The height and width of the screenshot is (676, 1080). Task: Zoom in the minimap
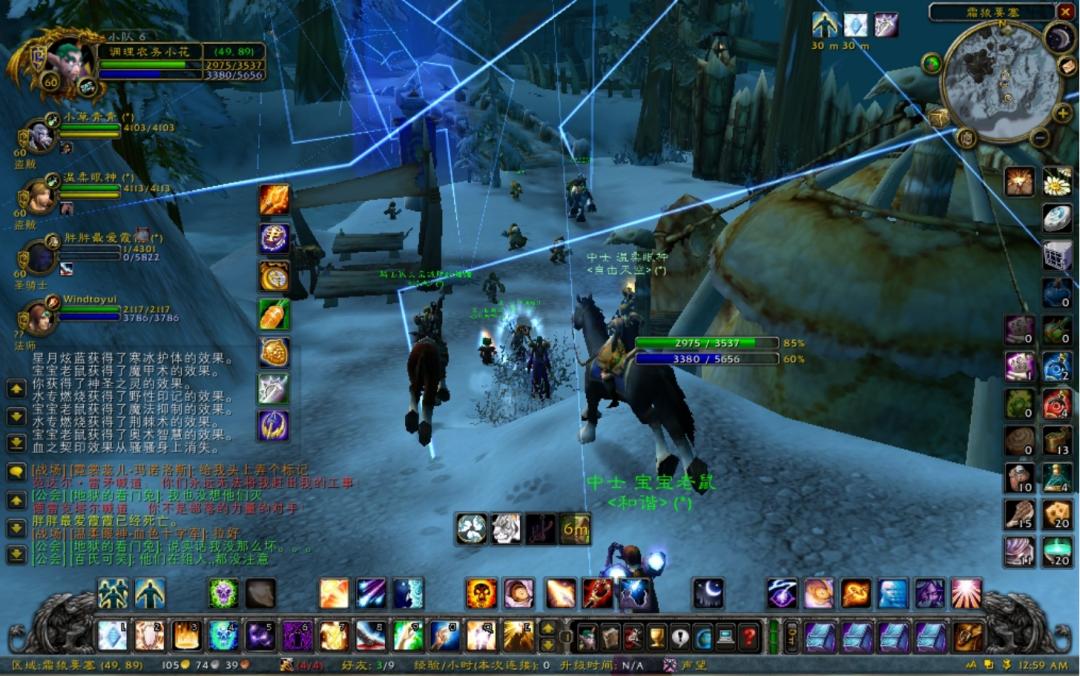point(1061,113)
